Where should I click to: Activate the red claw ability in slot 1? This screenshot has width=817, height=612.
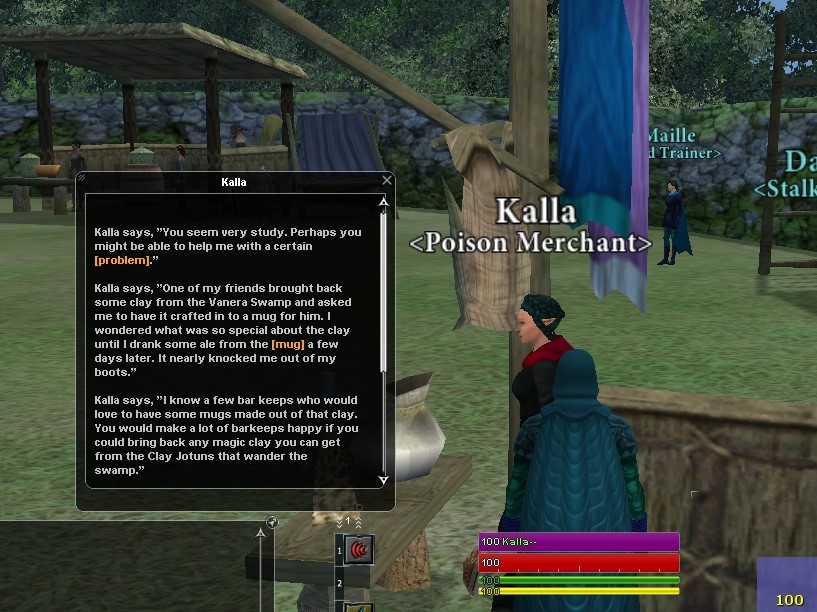360,549
